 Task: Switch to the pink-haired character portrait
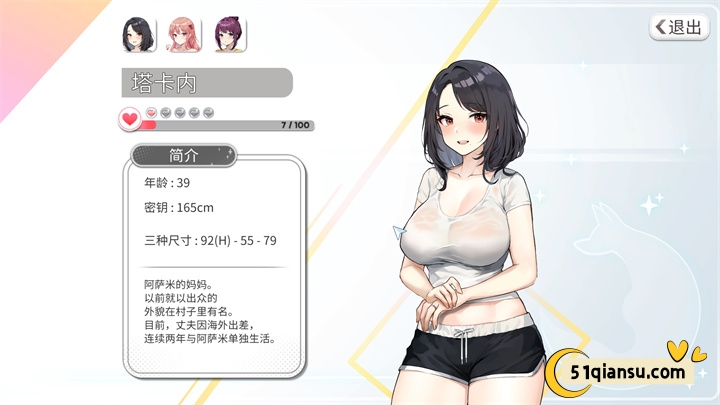click(x=184, y=35)
